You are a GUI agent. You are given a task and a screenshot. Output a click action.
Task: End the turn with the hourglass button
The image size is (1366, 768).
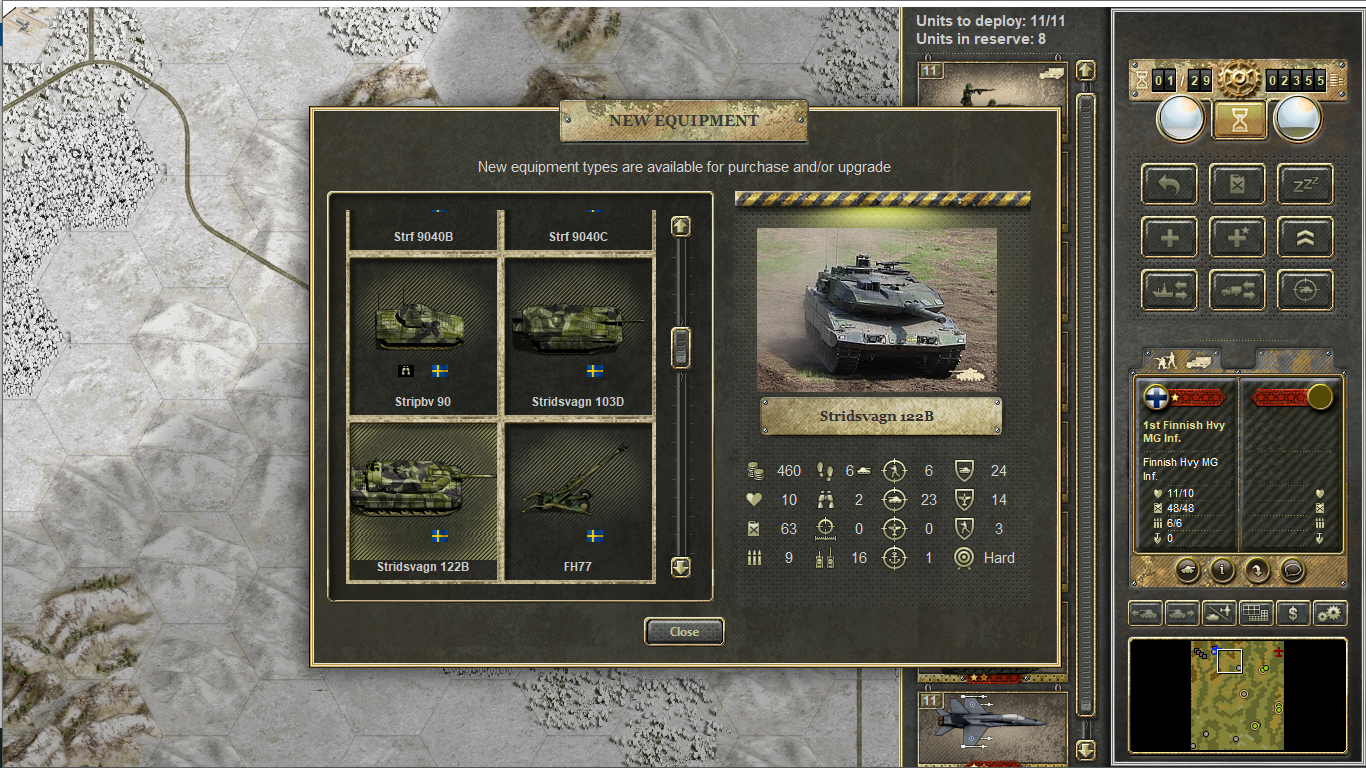pos(1240,120)
